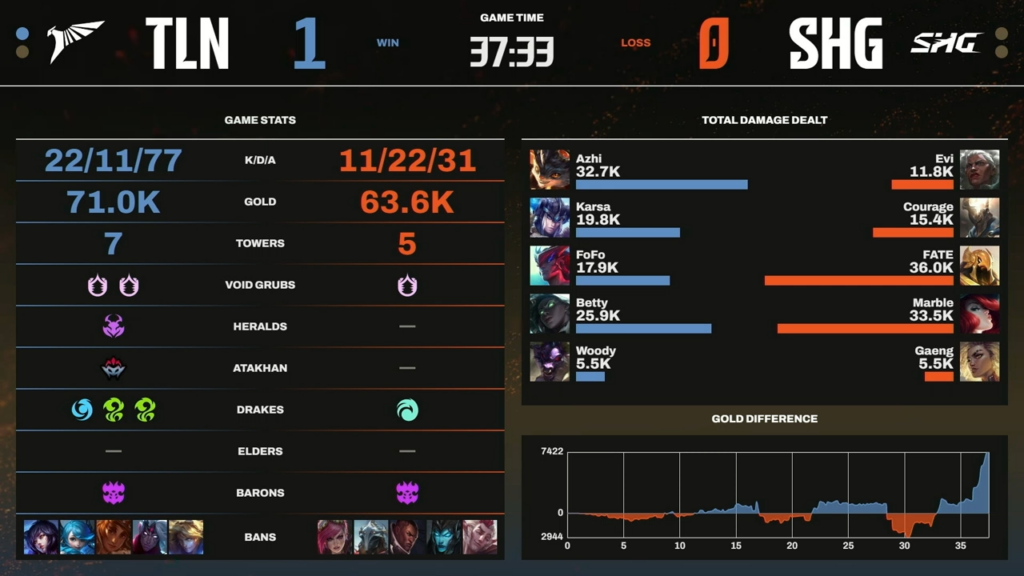Open Marble's Miss Fortune portrait

tap(979, 314)
